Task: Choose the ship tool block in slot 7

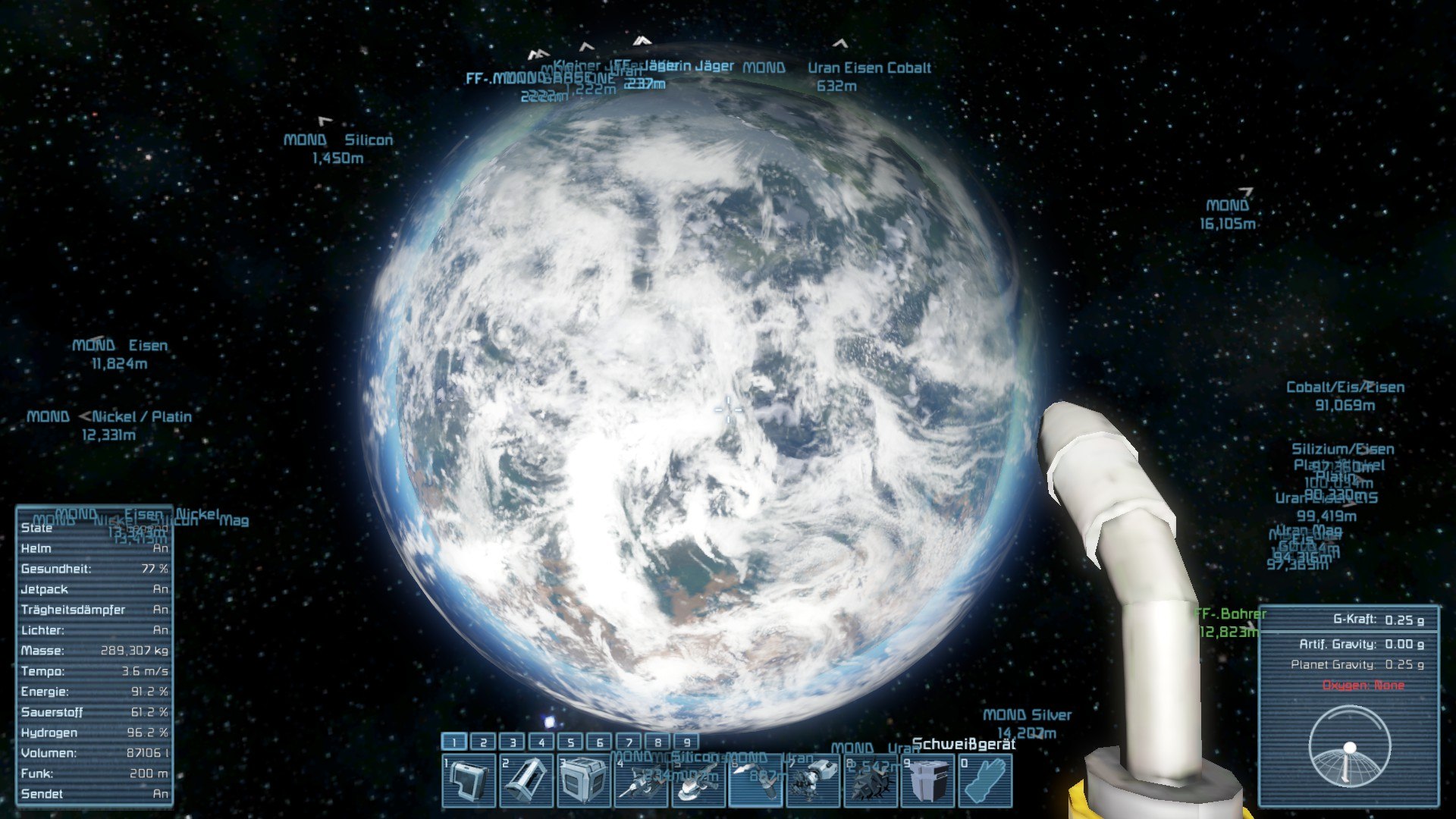Action: [x=814, y=780]
